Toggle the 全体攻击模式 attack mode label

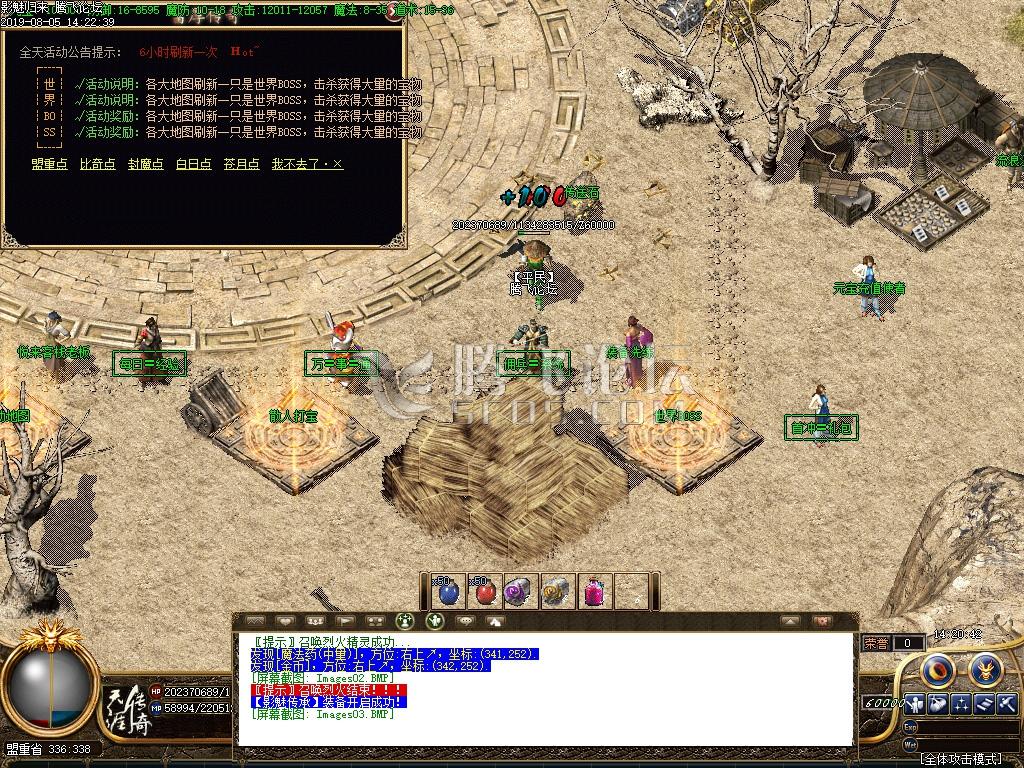pos(961,759)
